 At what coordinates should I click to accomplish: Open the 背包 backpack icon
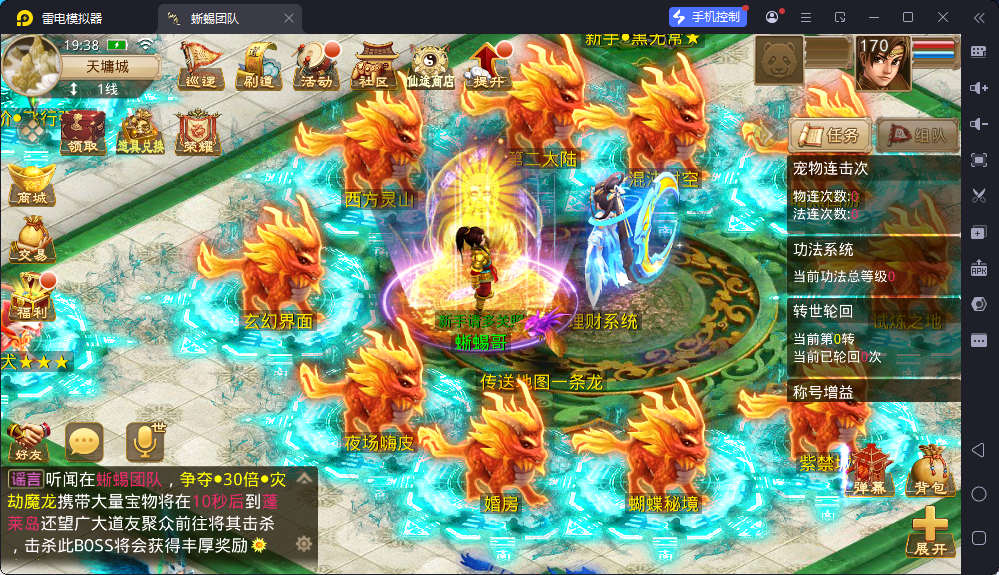point(926,471)
